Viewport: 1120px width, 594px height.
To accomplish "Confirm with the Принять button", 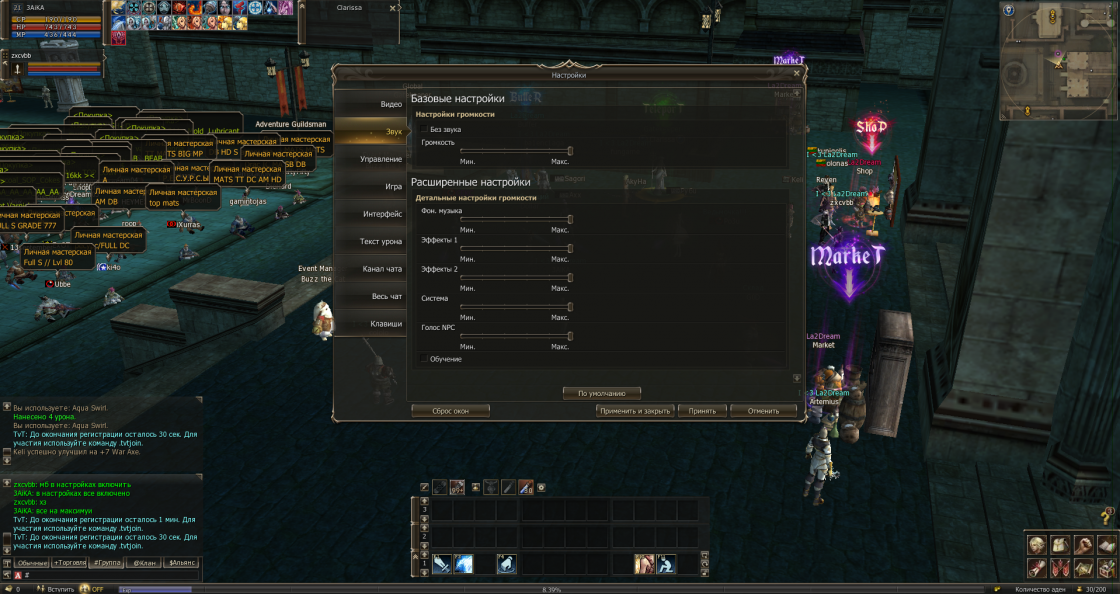I will 702,411.
